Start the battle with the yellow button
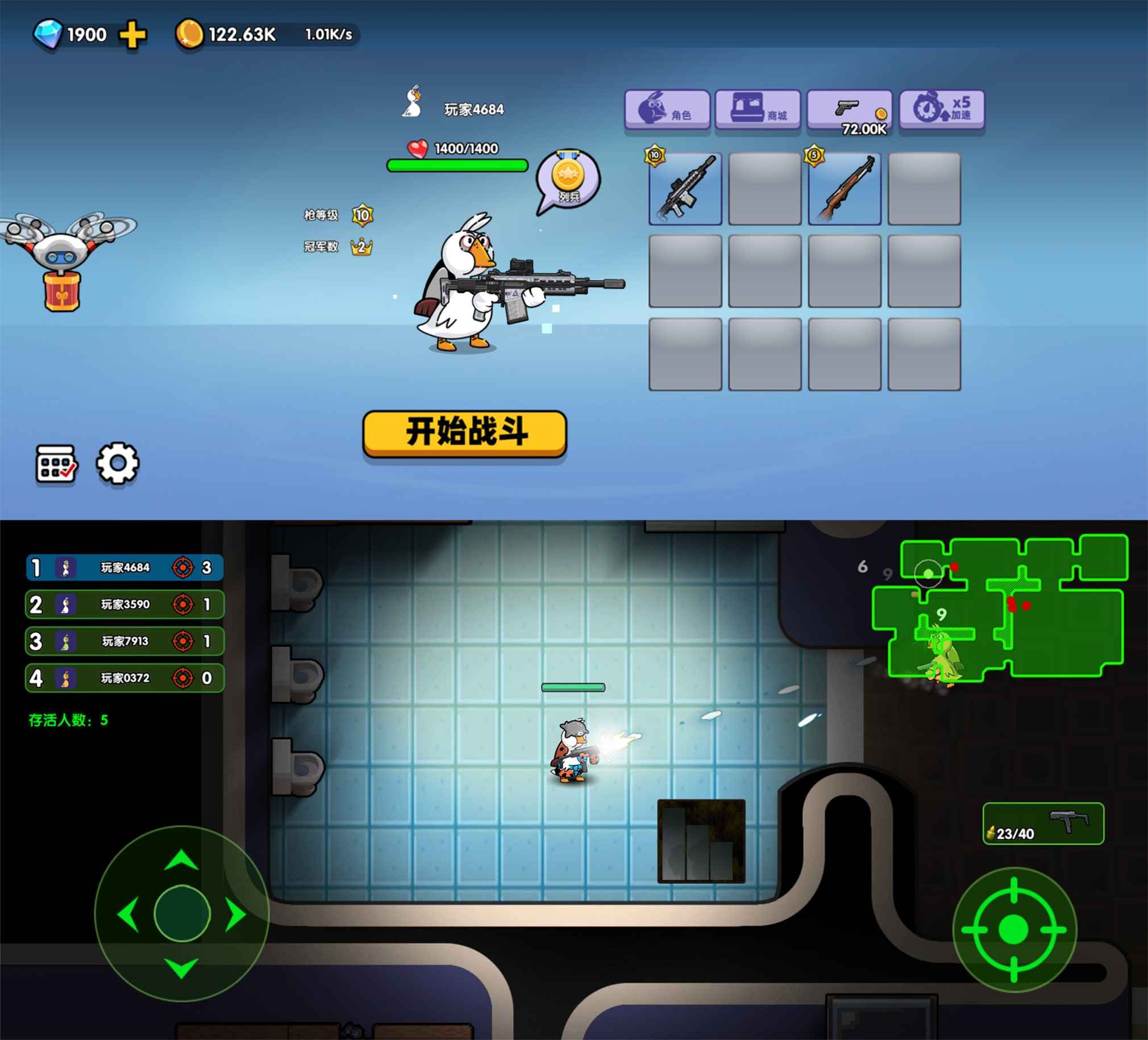This screenshot has height=1040, width=1148. tap(464, 432)
